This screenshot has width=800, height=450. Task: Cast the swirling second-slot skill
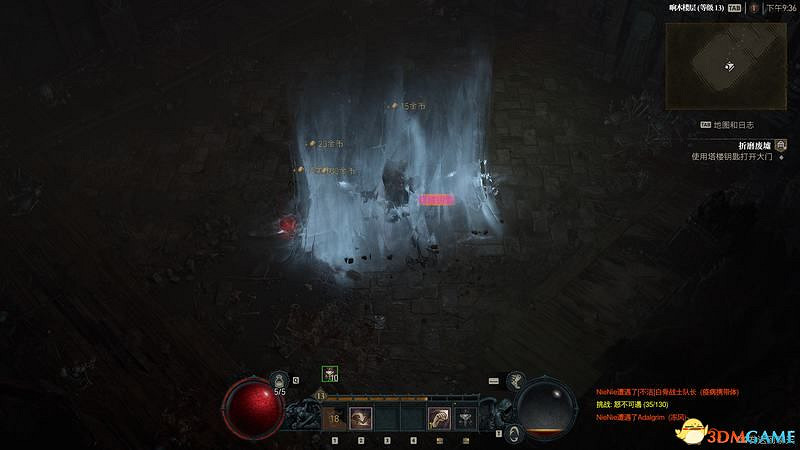pyautogui.click(x=360, y=417)
